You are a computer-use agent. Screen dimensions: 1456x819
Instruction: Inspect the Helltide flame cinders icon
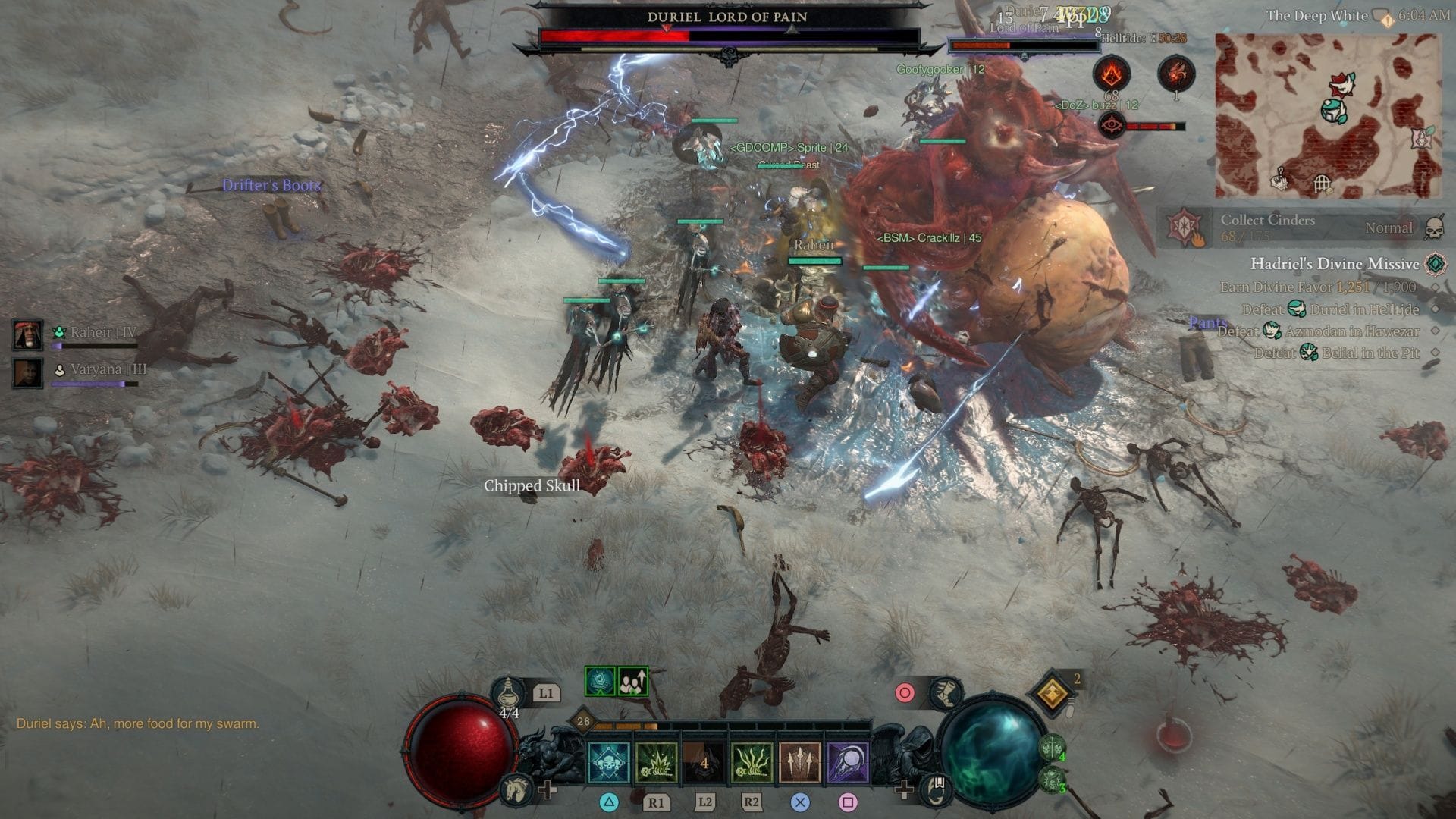1112,74
